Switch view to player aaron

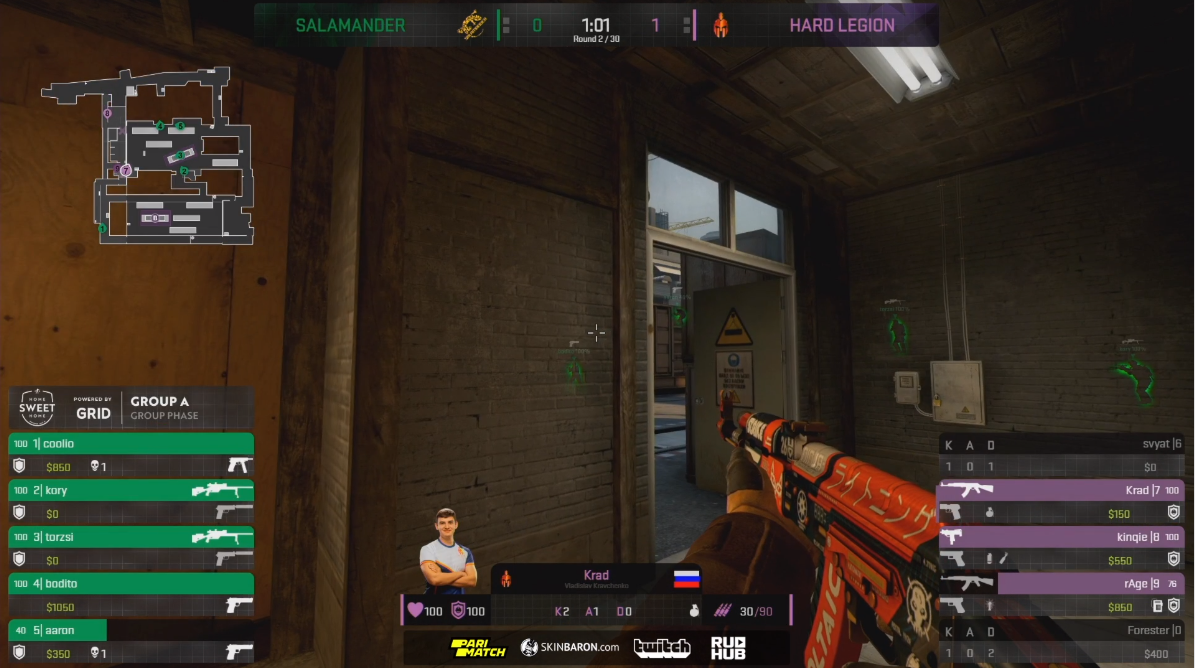coord(130,630)
